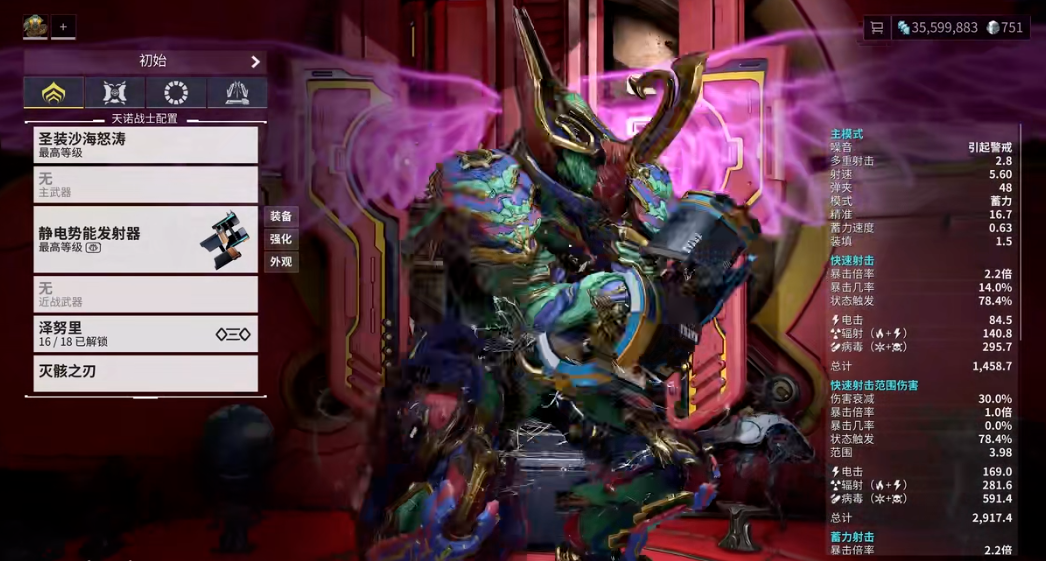Select the 圣装沙海怒涛 warframe slot
This screenshot has height=561, width=1046.
pos(146,145)
